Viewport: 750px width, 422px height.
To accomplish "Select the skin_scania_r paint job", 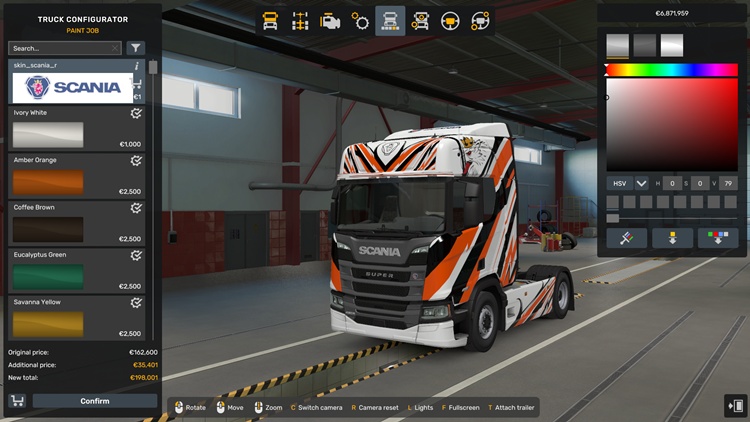I will 72,87.
